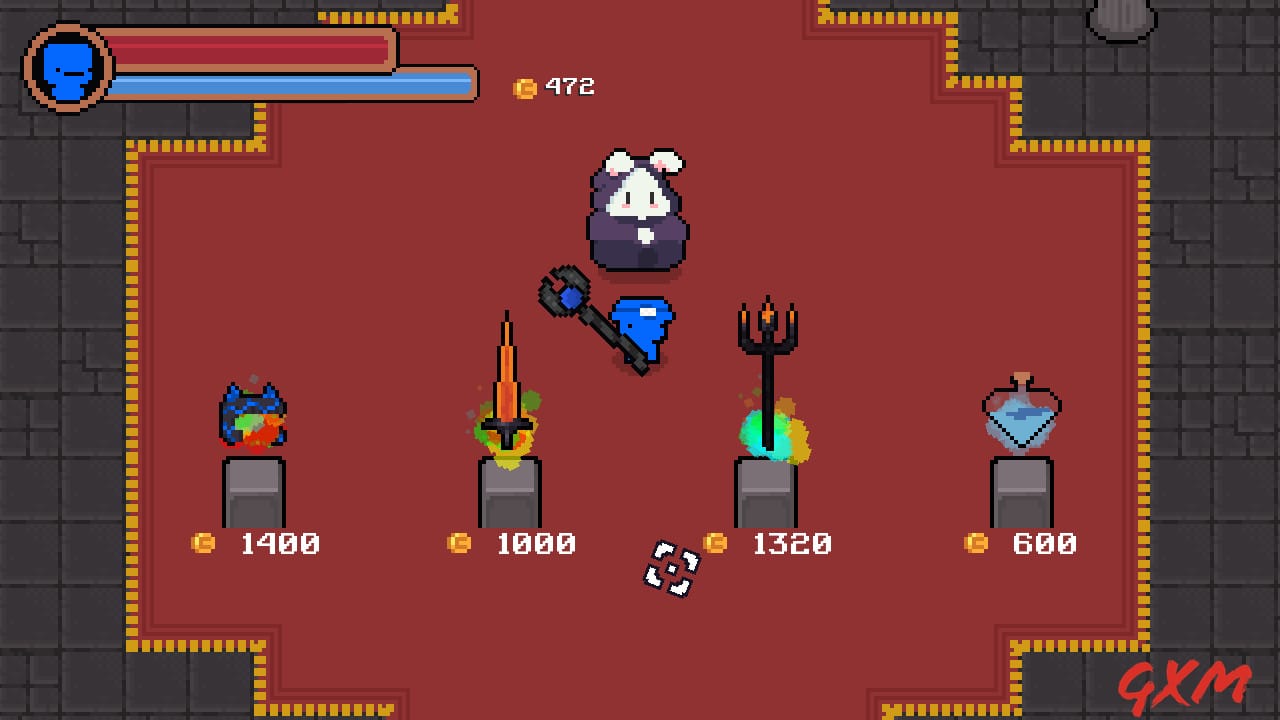Click the coin icon beside the 1400 price
The image size is (1280, 720).
coord(203,544)
